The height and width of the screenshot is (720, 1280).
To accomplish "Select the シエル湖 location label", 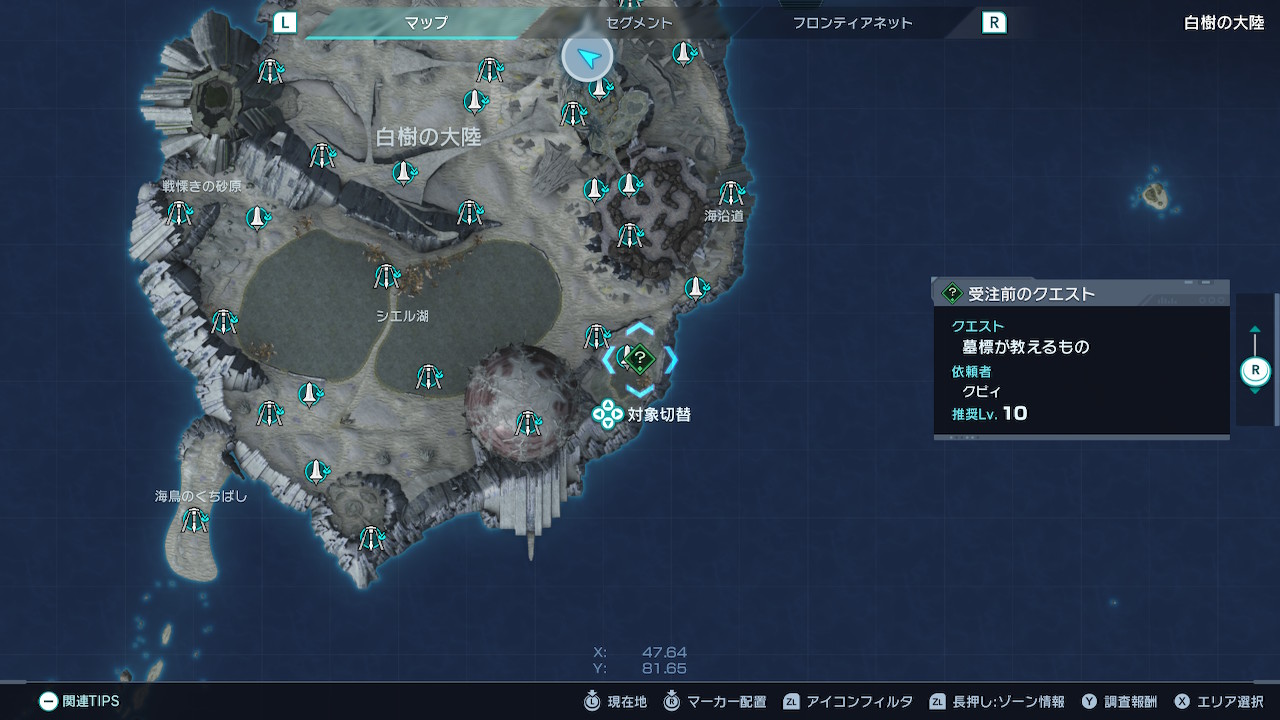I will pos(402,316).
